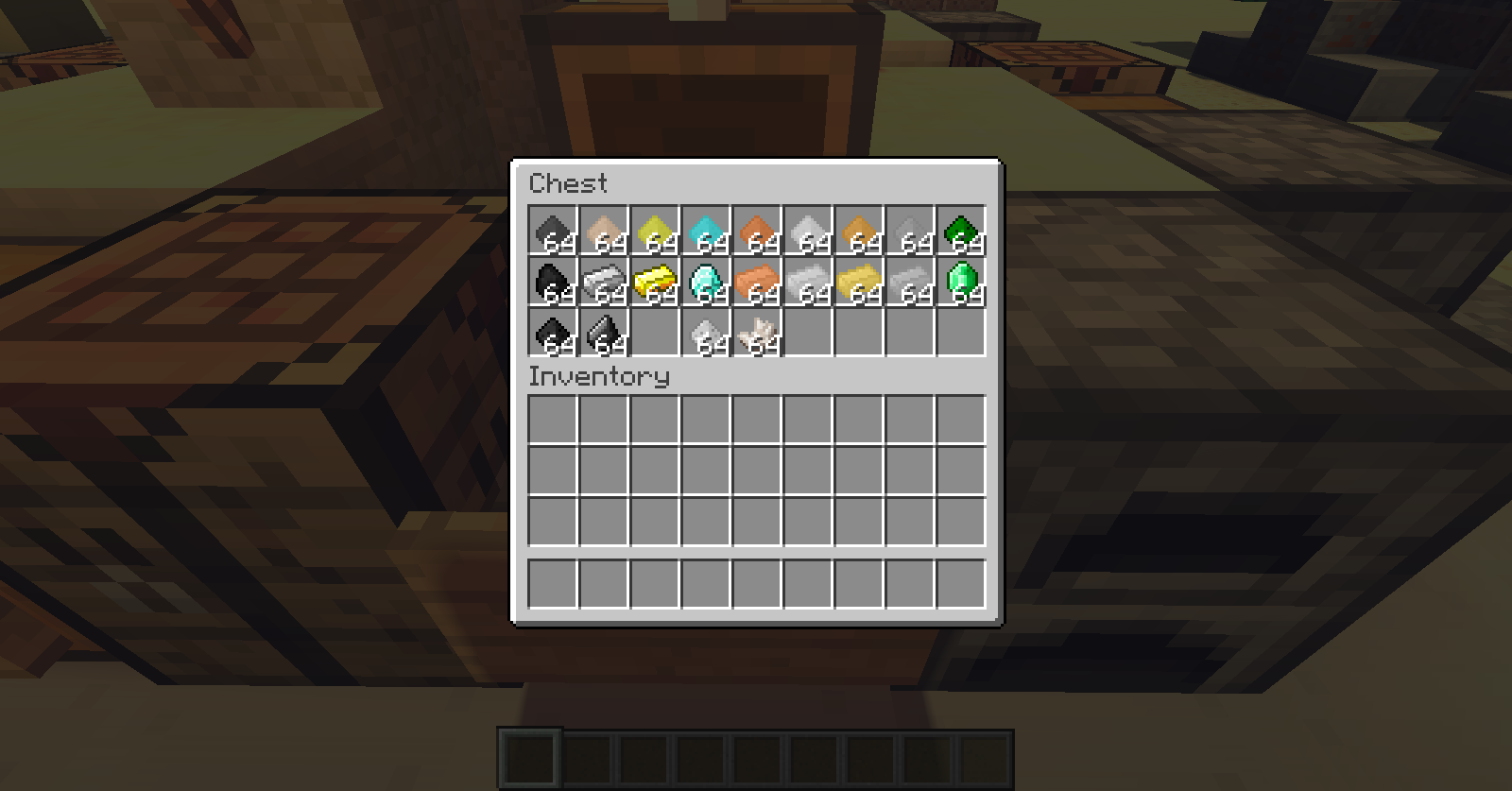Click the Inventory section label
This screenshot has width=1512, height=791.
point(599,377)
